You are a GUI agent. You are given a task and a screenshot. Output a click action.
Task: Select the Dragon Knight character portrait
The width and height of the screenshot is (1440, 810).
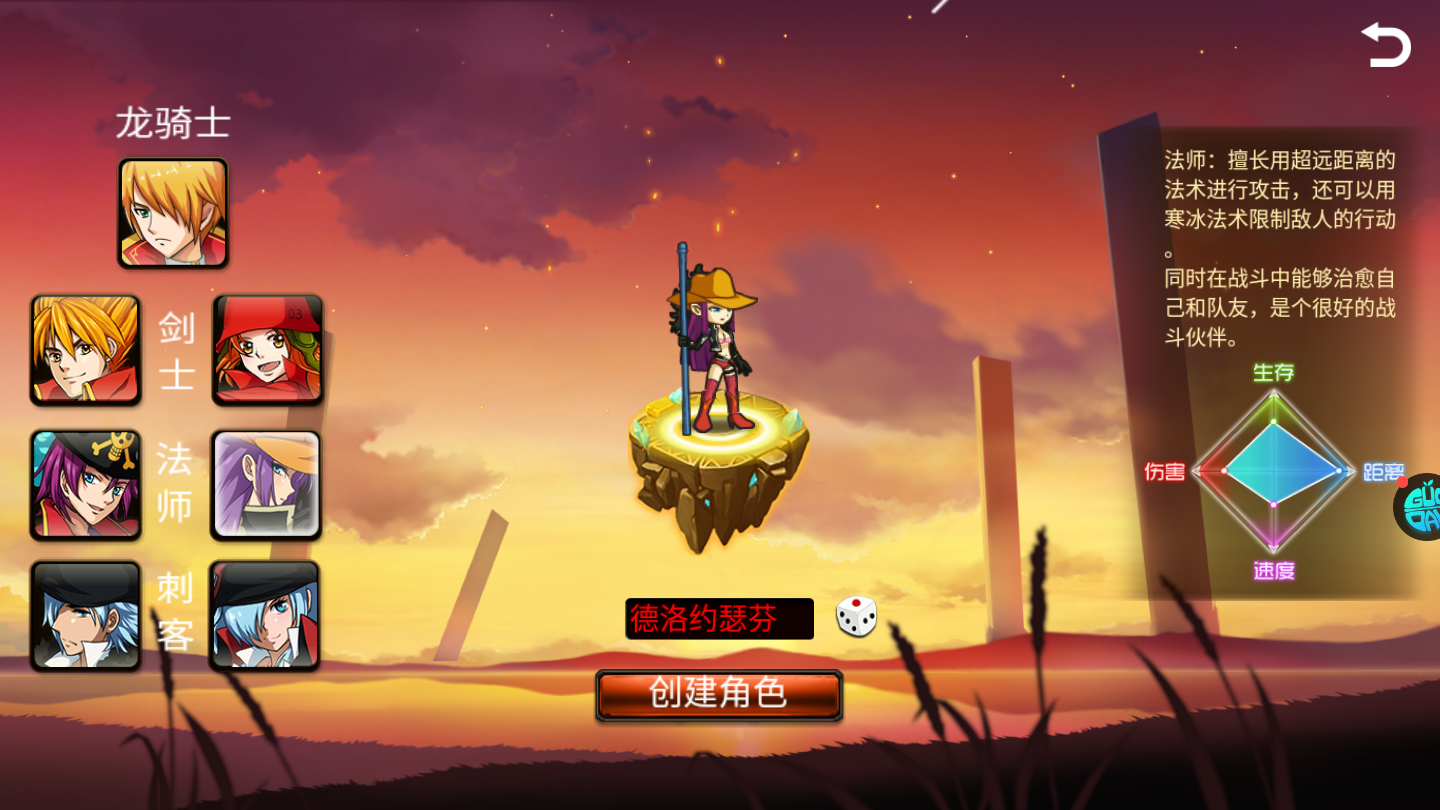click(172, 211)
